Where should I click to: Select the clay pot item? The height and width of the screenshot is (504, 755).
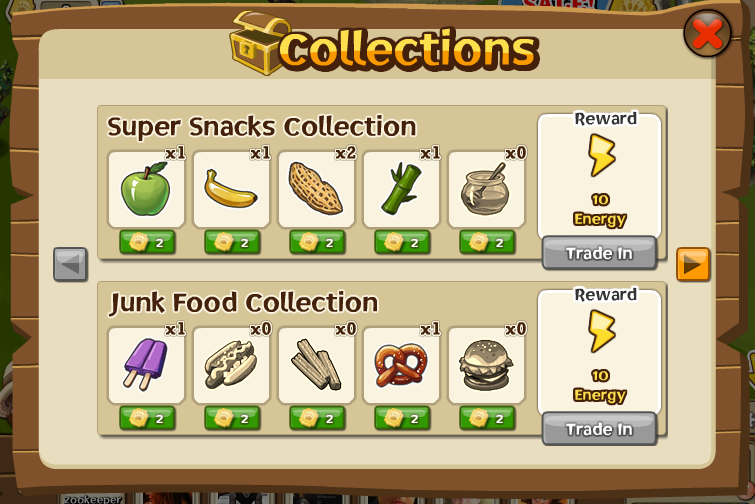(x=486, y=189)
